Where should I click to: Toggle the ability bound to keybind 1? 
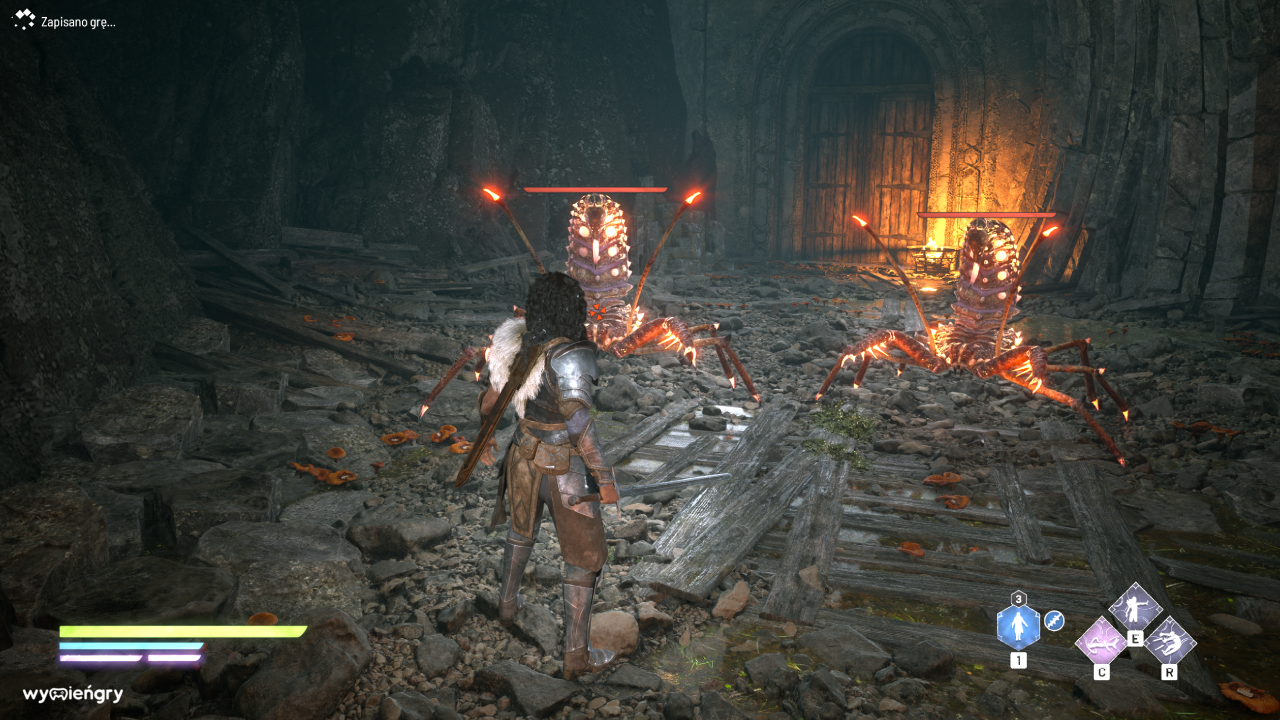pos(1019,660)
